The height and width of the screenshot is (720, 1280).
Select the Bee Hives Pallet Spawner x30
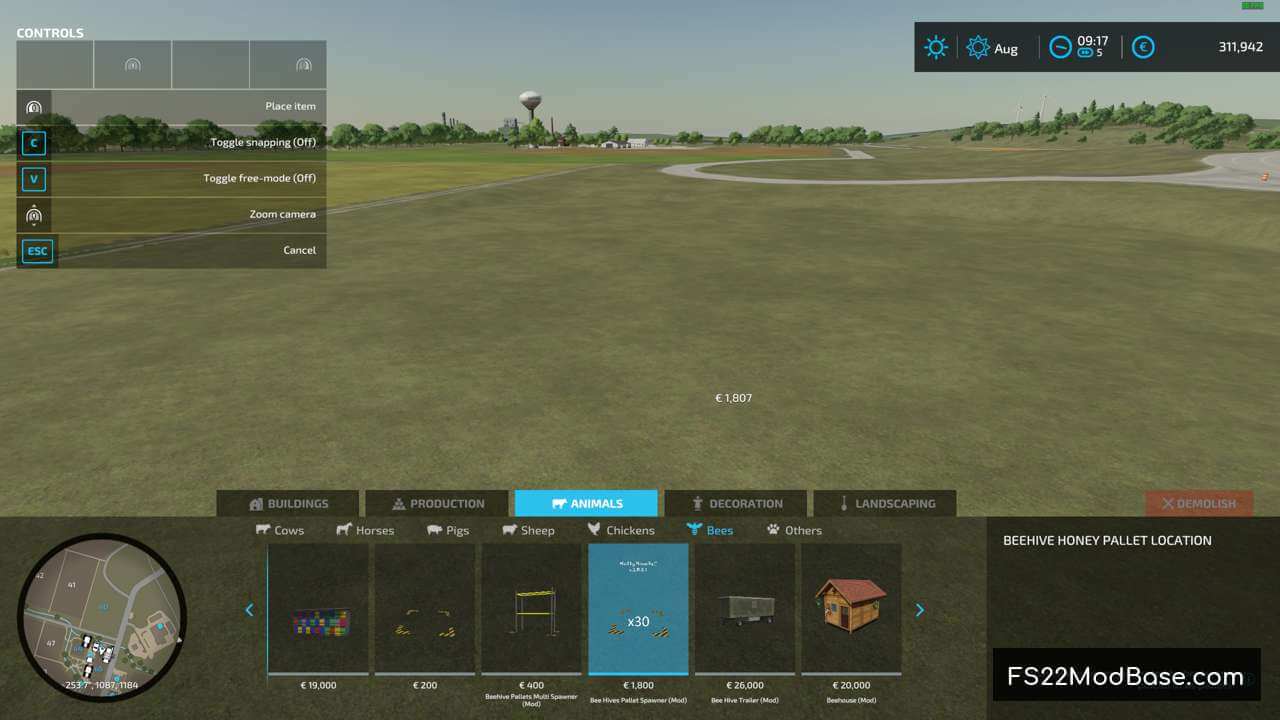click(x=638, y=610)
